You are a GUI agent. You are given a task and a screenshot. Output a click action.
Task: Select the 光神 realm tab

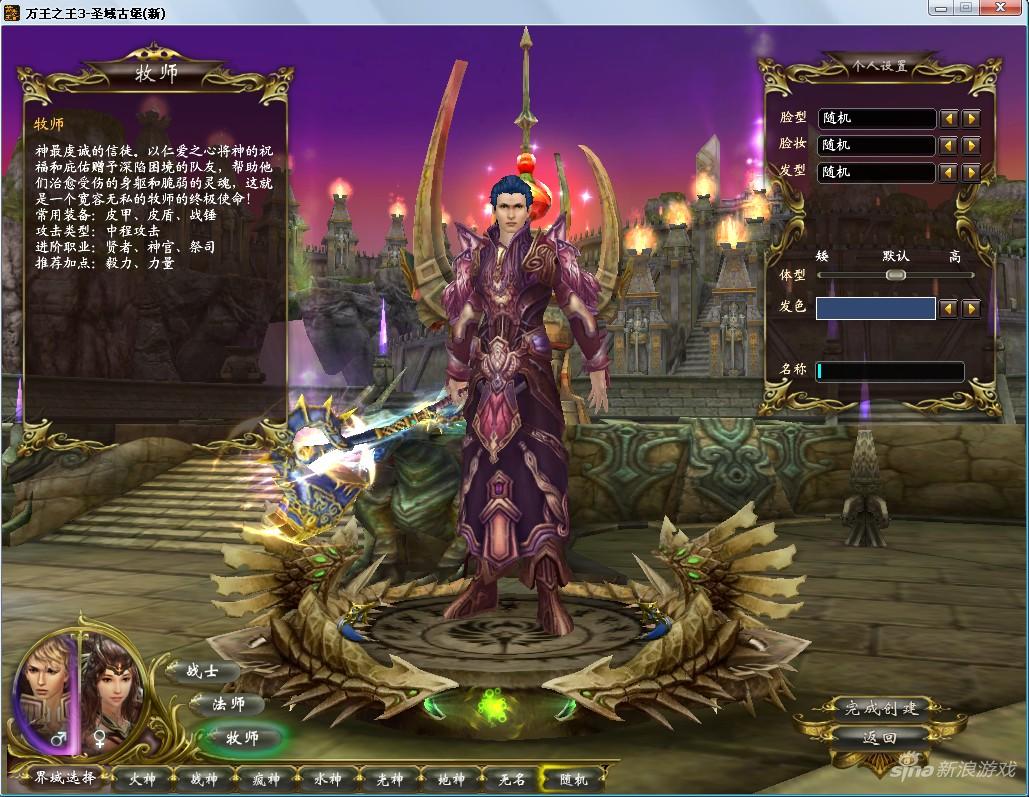389,779
